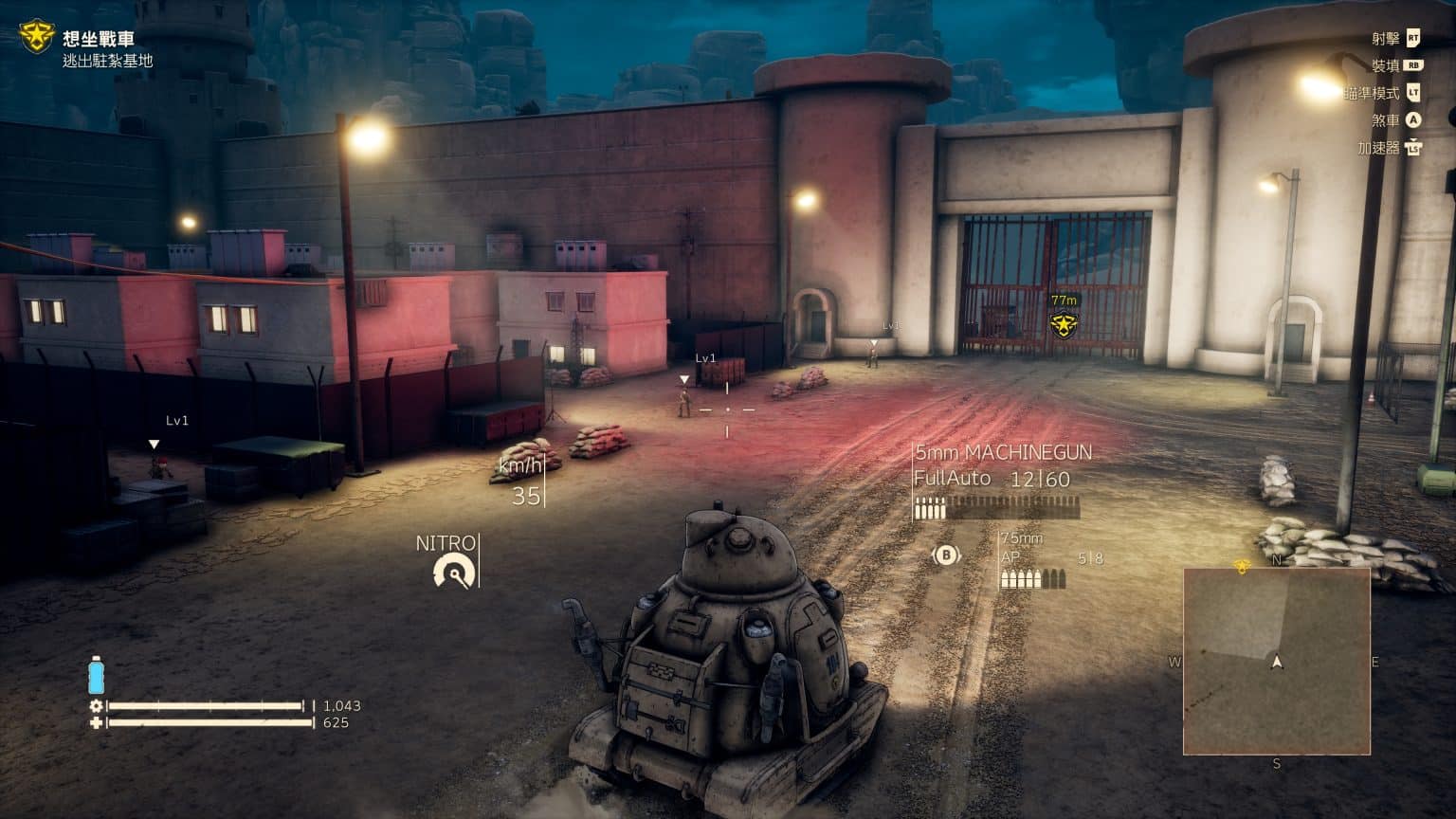The image size is (1456, 819).
Task: Open the 想坐戰車 quest tracker
Action: tap(99, 39)
